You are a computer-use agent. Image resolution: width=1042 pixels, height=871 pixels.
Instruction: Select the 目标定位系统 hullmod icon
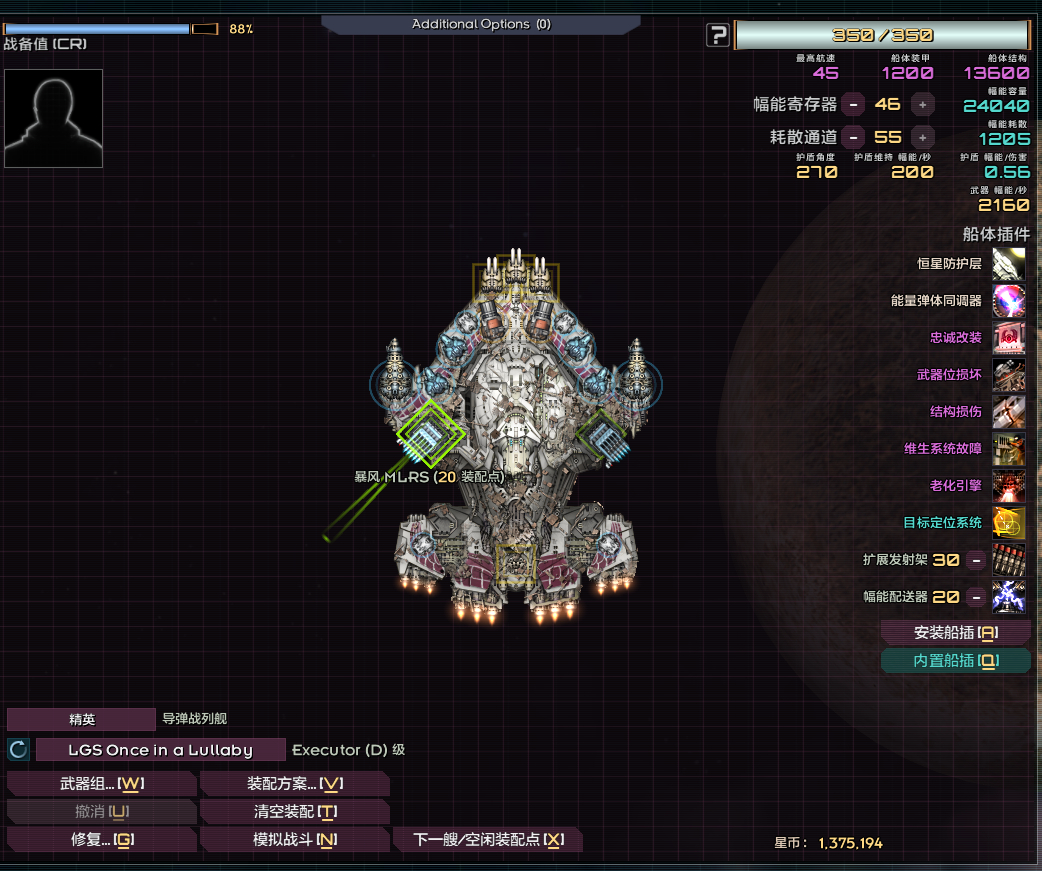[x=1009, y=522]
